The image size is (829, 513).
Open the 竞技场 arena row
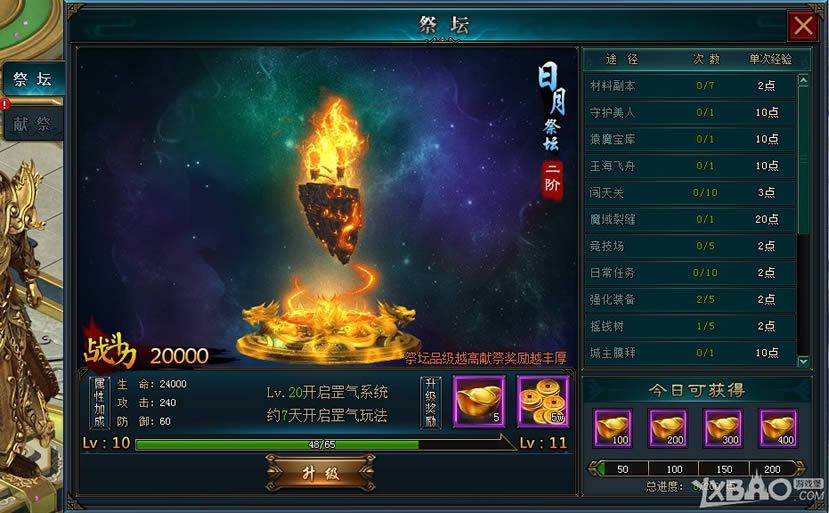tap(690, 245)
